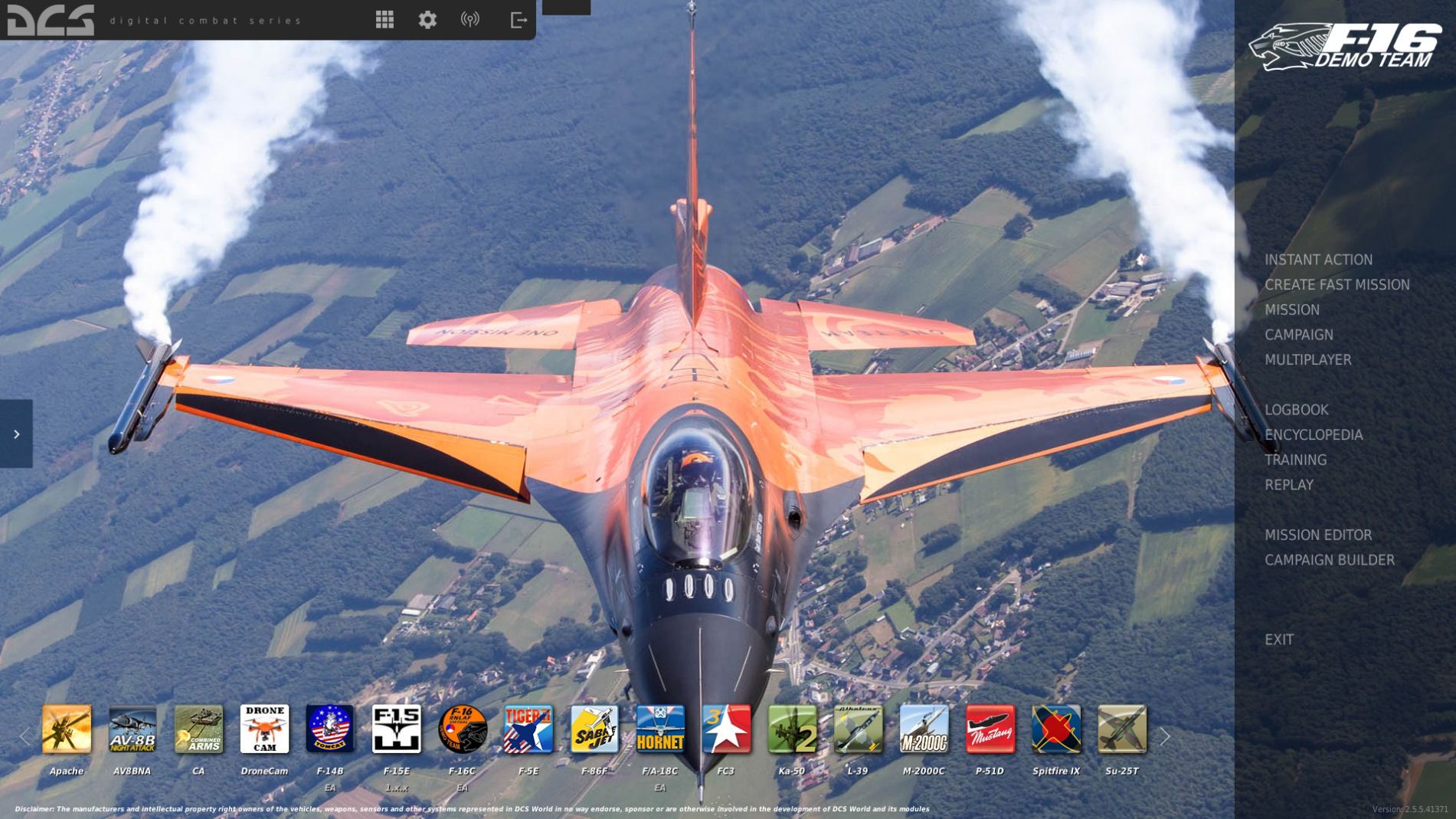1456x819 pixels.
Task: Pick the Spitfire IX module
Action: point(1055,729)
